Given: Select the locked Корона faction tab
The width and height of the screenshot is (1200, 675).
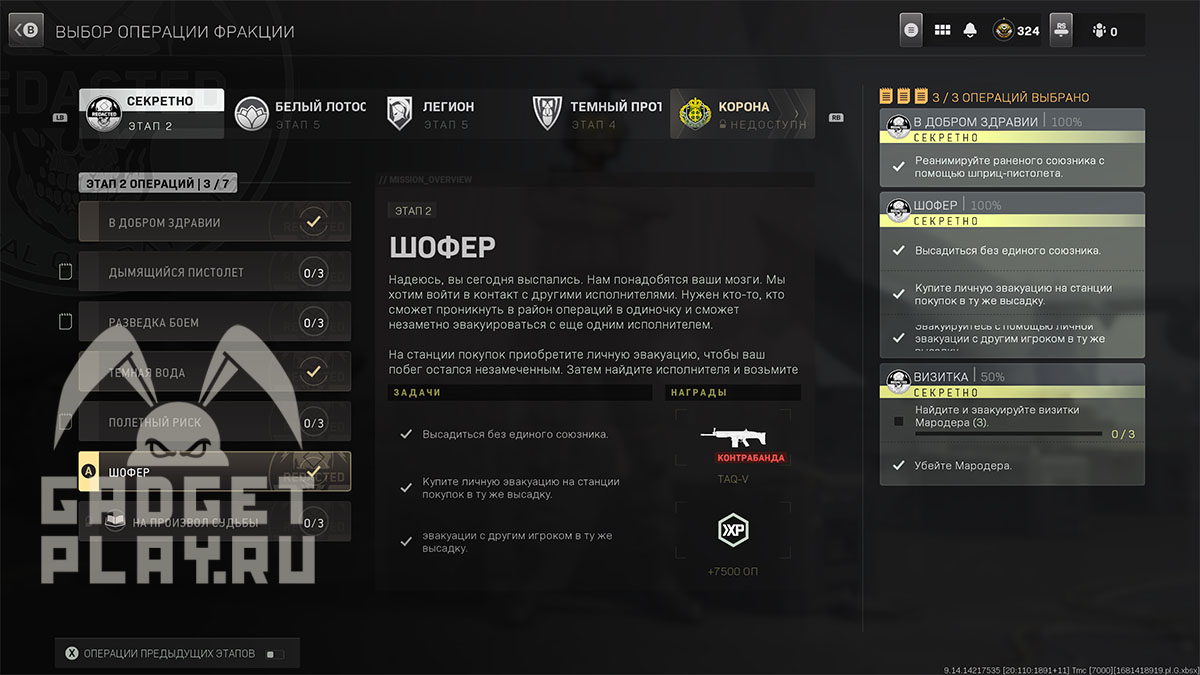Looking at the screenshot, I should coord(741,114).
